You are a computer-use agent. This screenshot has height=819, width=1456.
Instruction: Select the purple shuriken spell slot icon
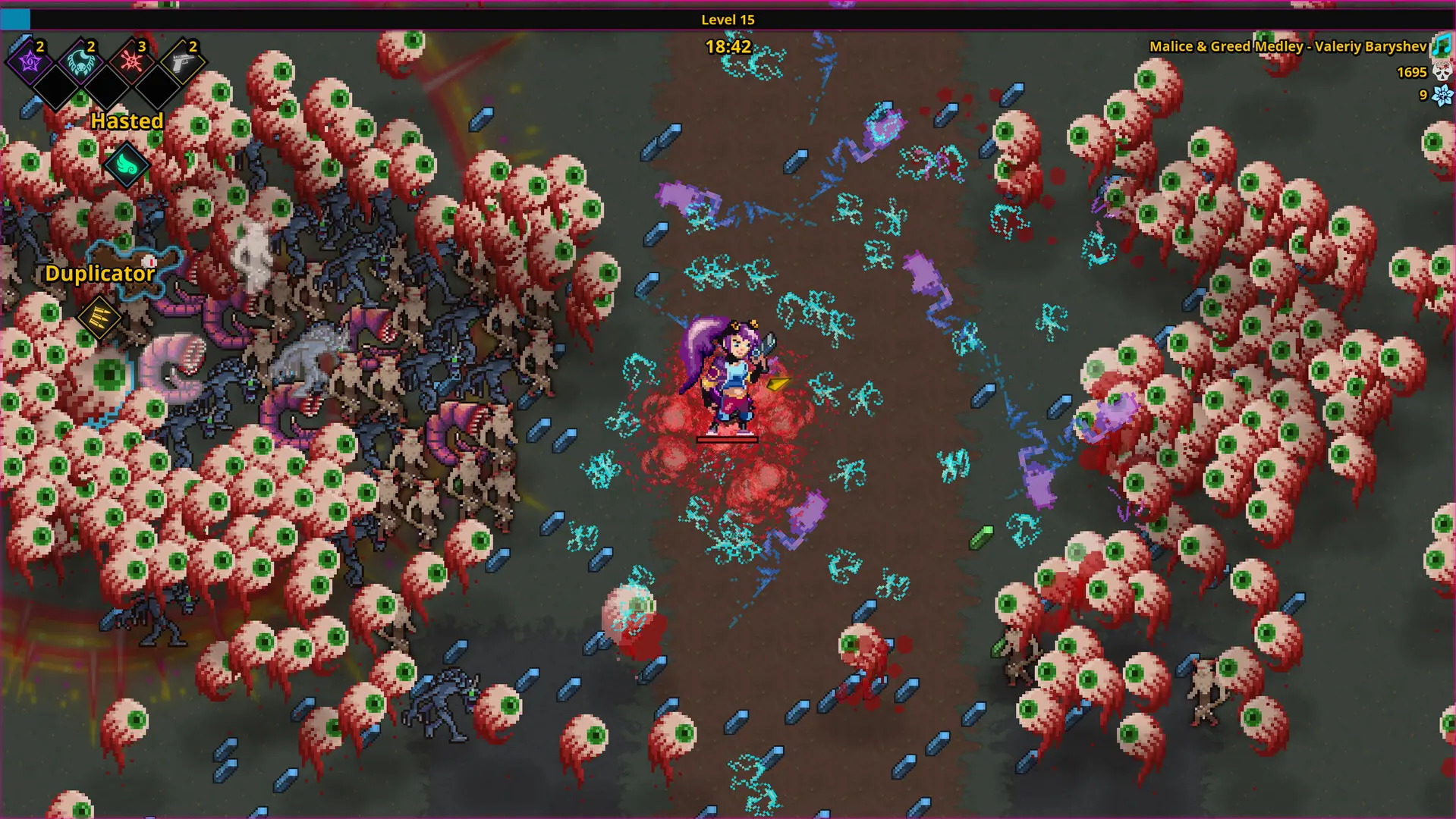tap(29, 64)
